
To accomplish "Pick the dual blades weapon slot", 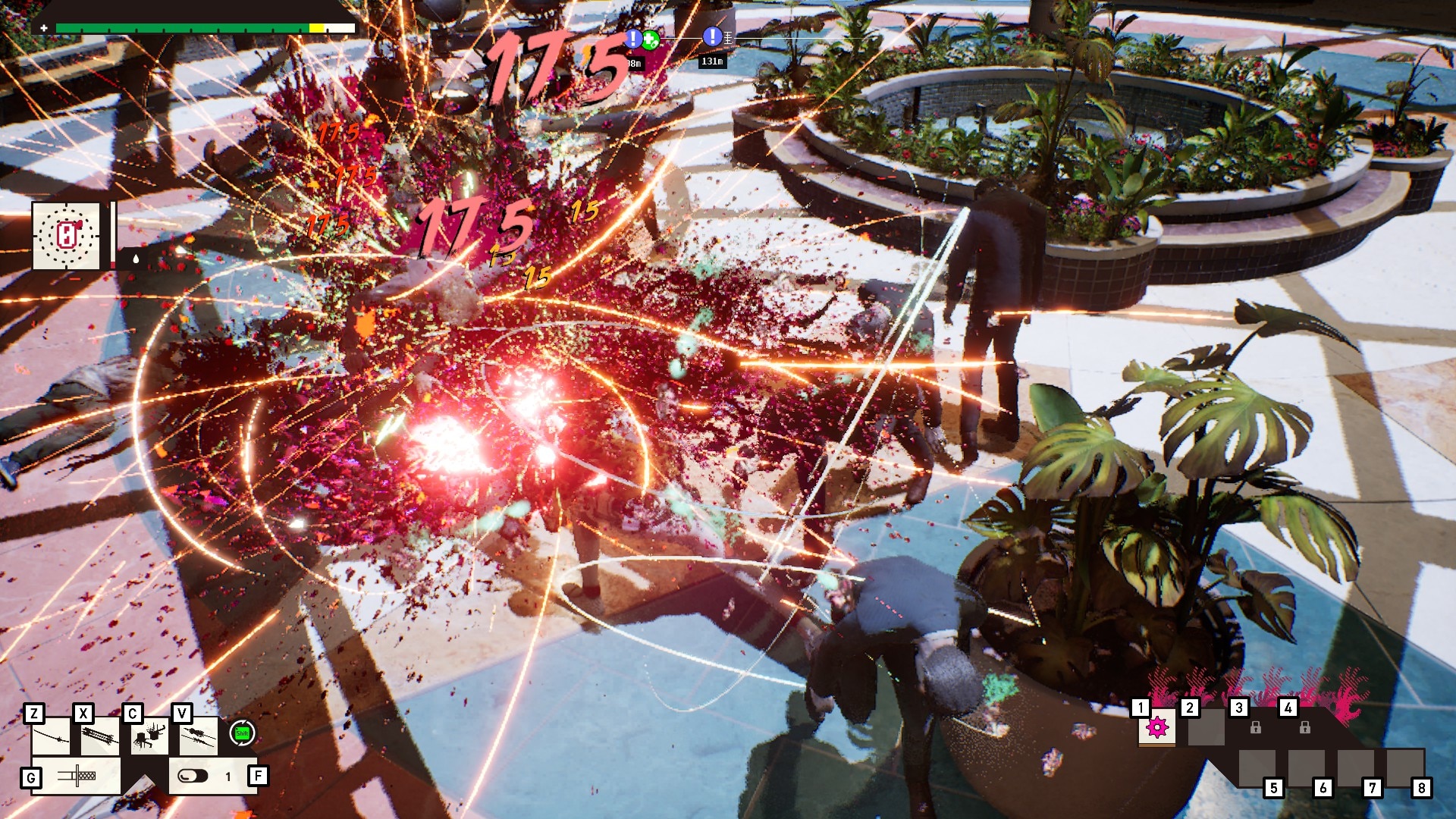I will (199, 736).
